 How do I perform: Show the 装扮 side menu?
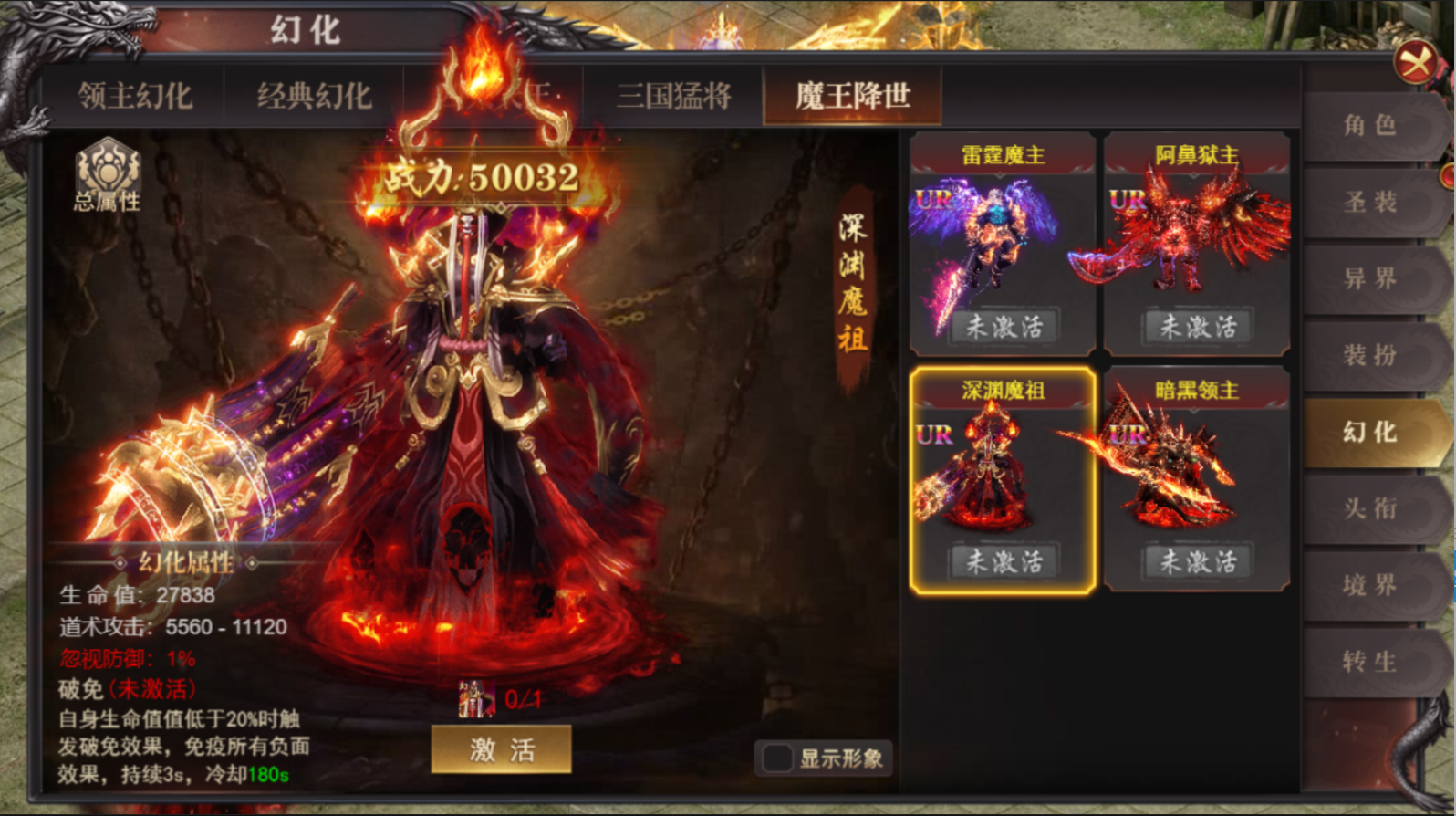pos(1368,355)
